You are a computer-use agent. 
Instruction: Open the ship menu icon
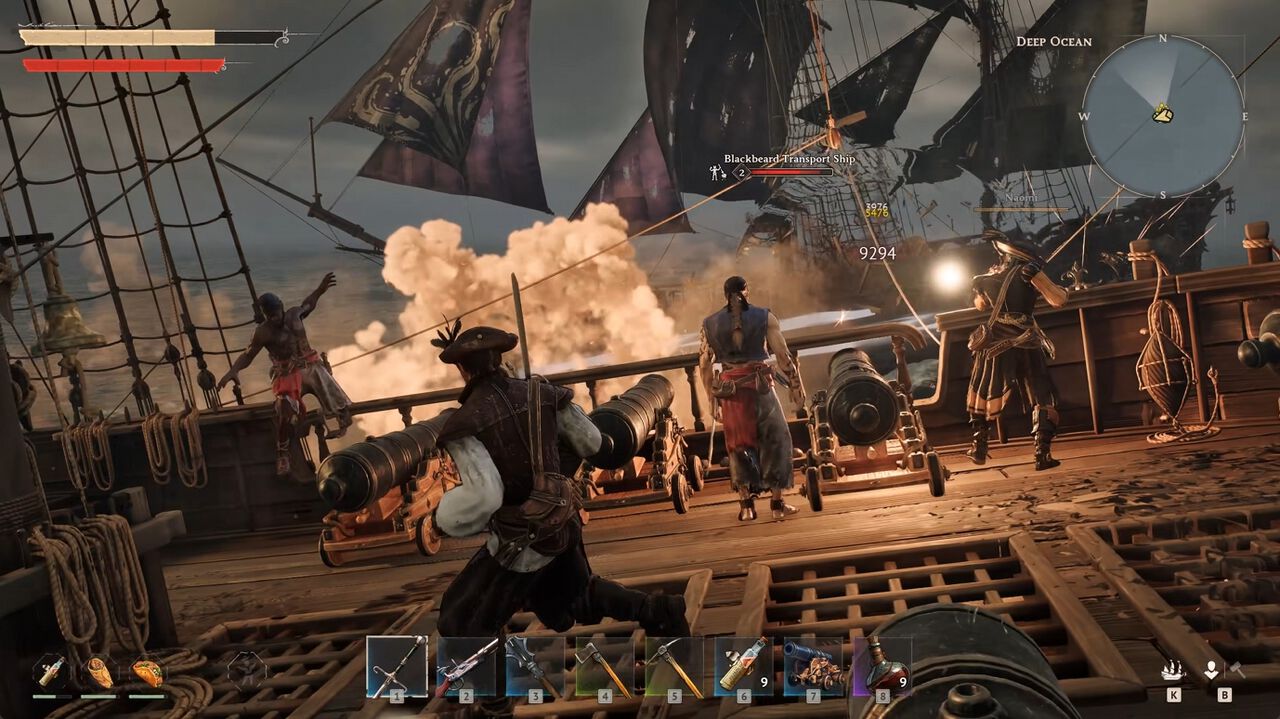pos(1172,671)
